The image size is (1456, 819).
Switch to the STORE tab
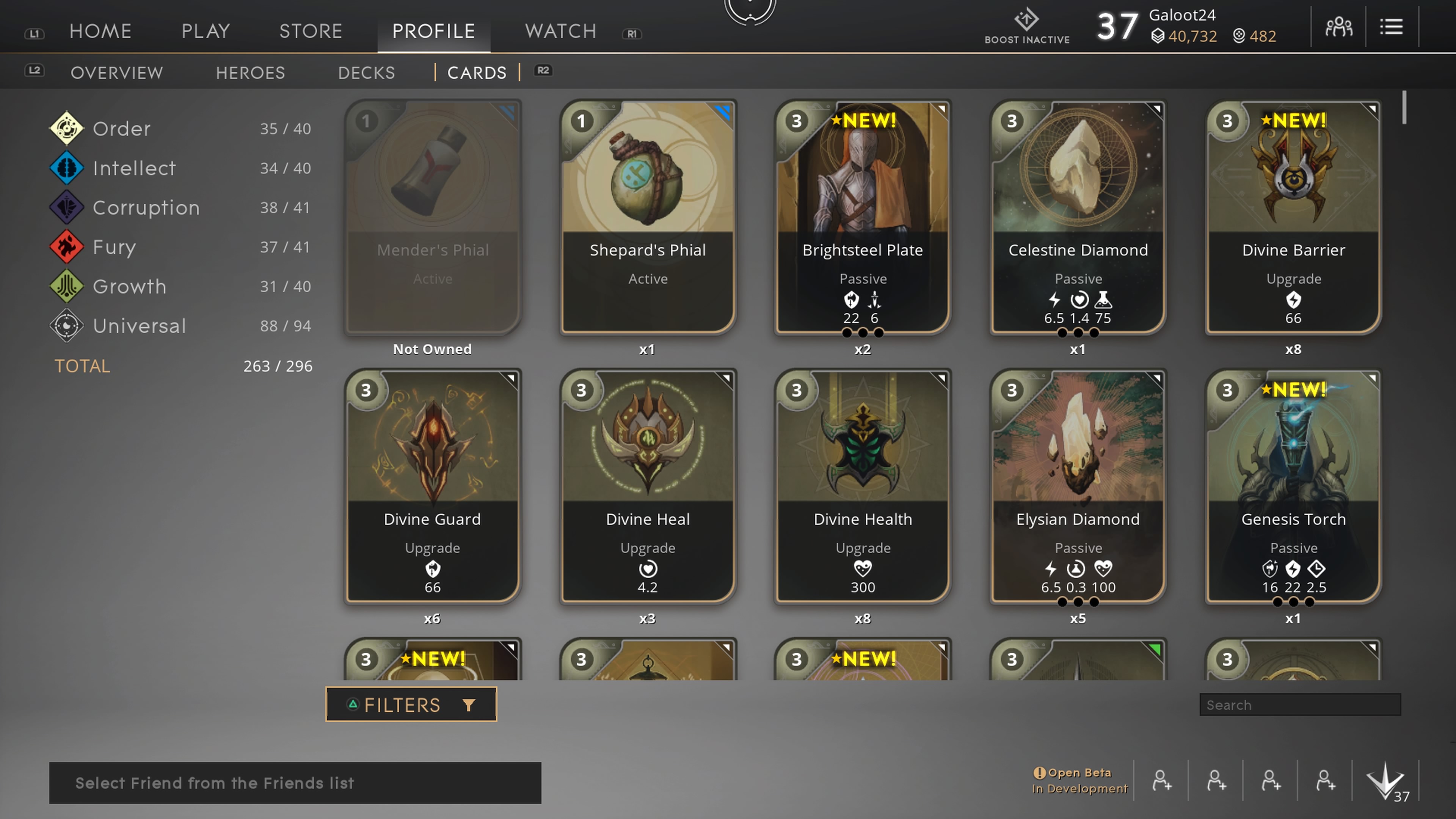[x=311, y=31]
